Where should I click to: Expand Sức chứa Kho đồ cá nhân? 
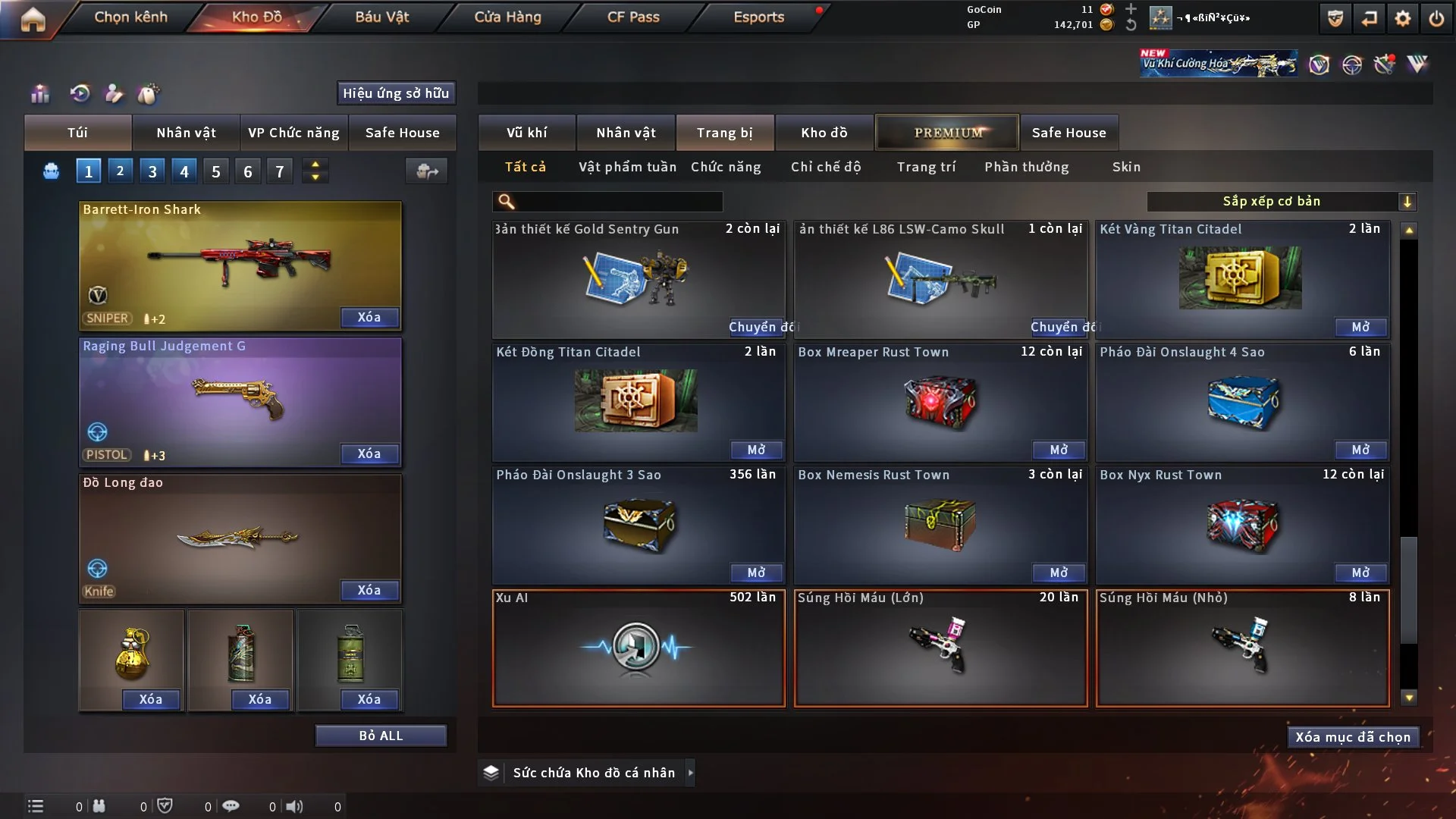click(690, 773)
